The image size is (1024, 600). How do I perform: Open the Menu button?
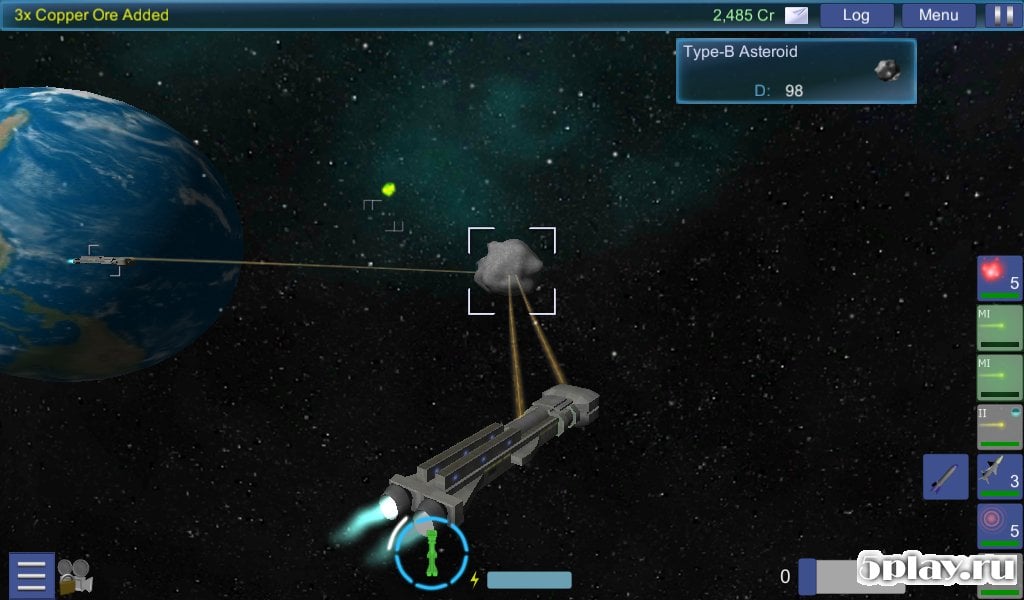(x=938, y=15)
